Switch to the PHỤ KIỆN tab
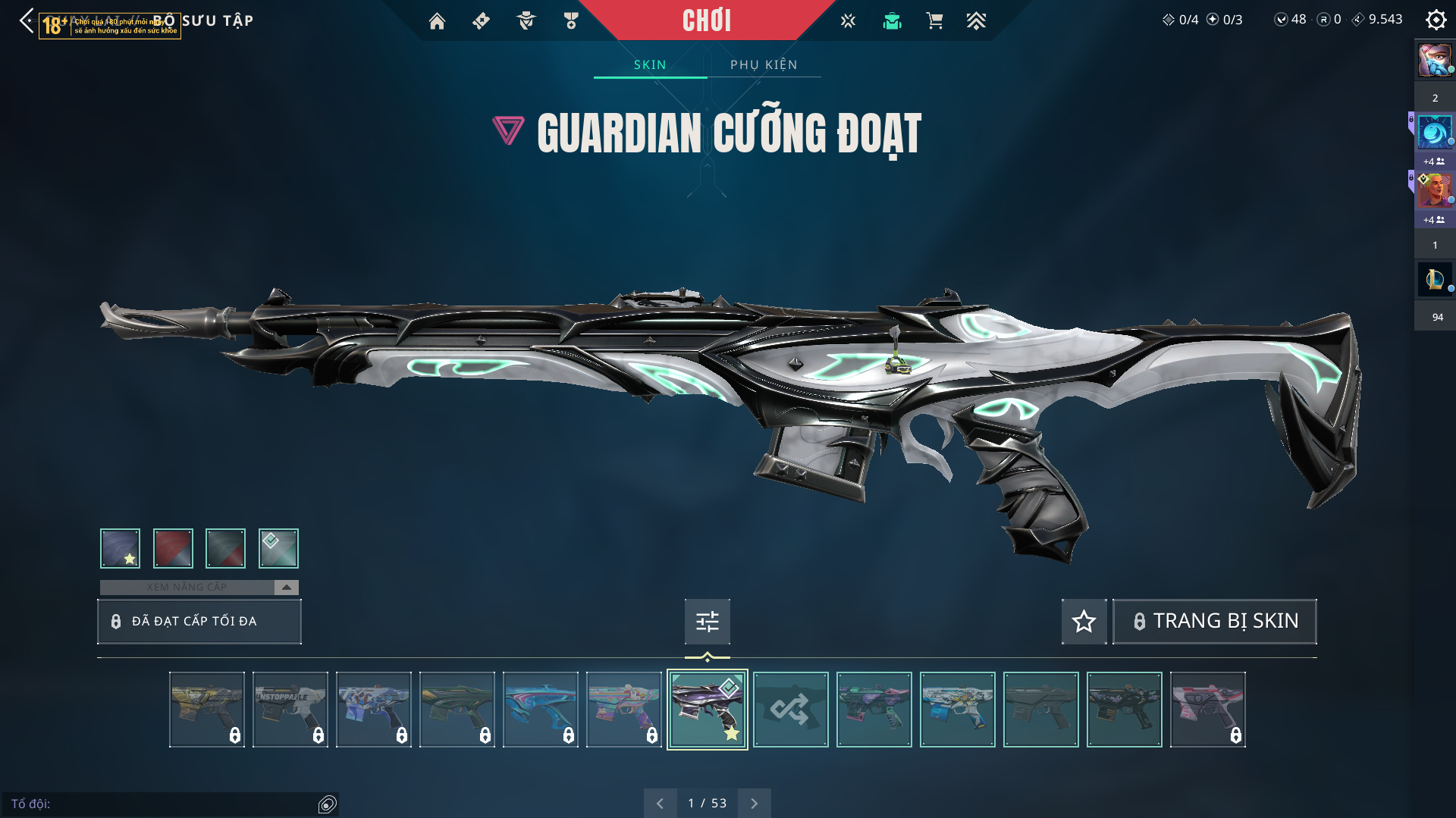Screen dimensions: 1456x818 (764, 65)
